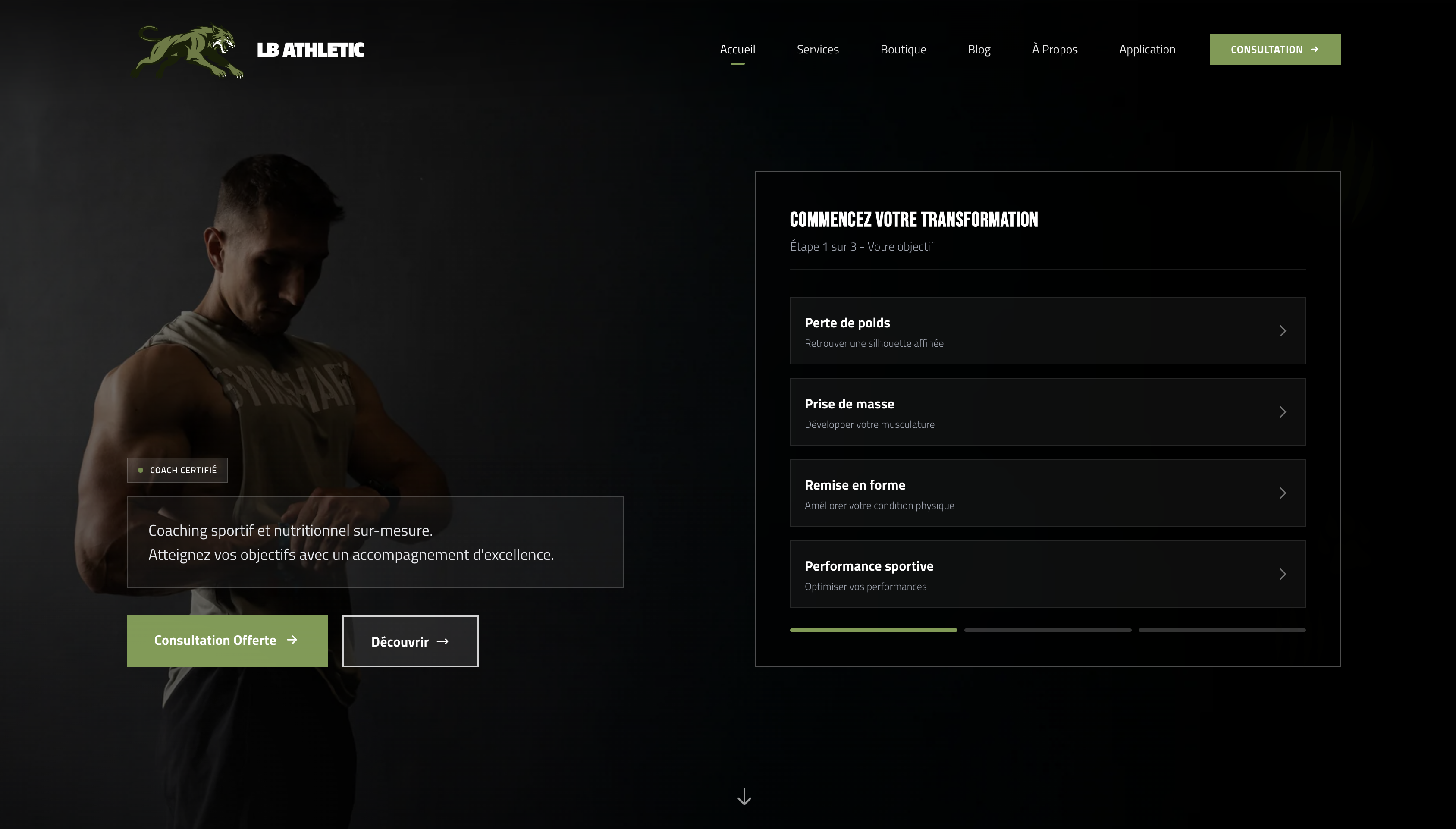Viewport: 1456px width, 829px height.
Task: Select Prise de masse option
Action: click(1047, 411)
